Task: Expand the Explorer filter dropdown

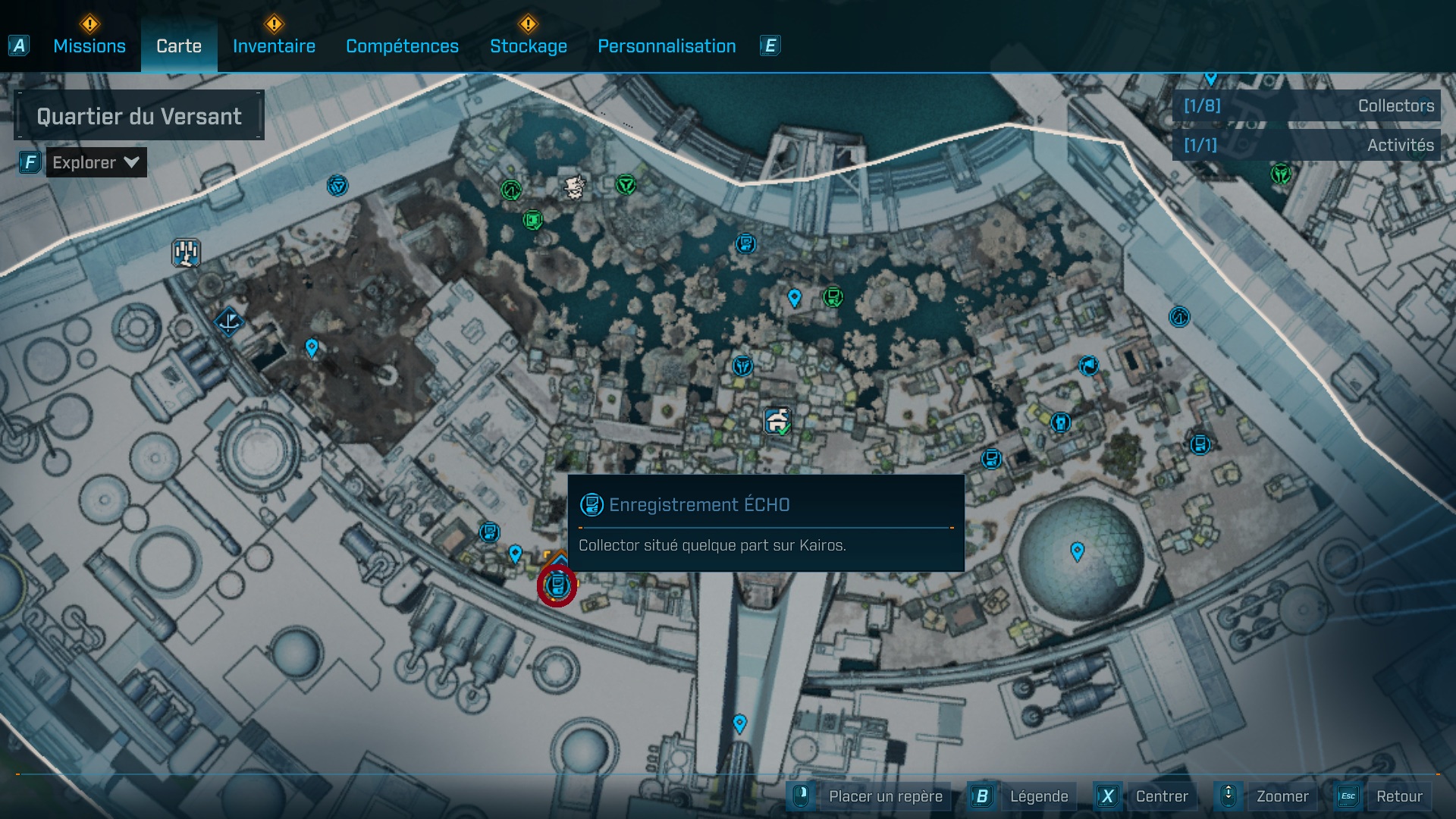Action: (x=95, y=162)
